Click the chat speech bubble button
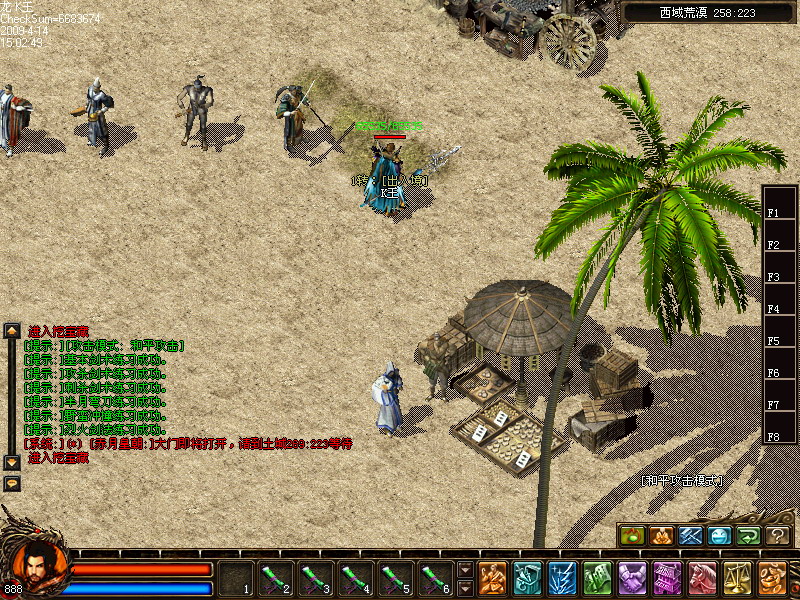This screenshot has width=800, height=600. click(x=12, y=483)
